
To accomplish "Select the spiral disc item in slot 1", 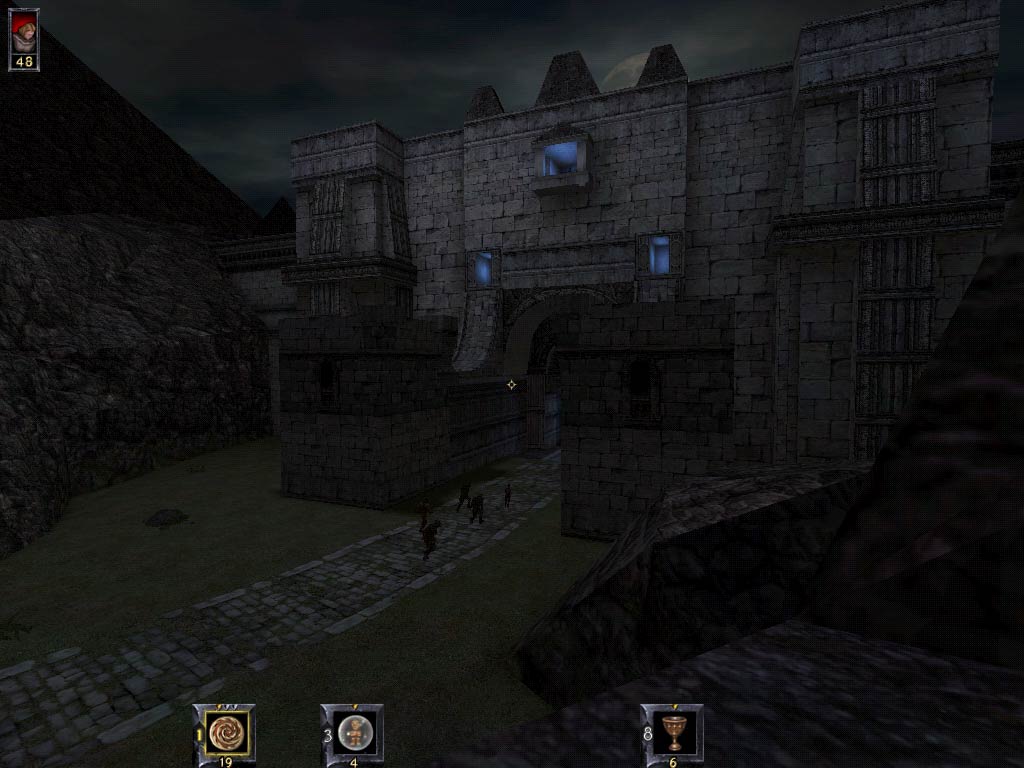I will point(225,731).
